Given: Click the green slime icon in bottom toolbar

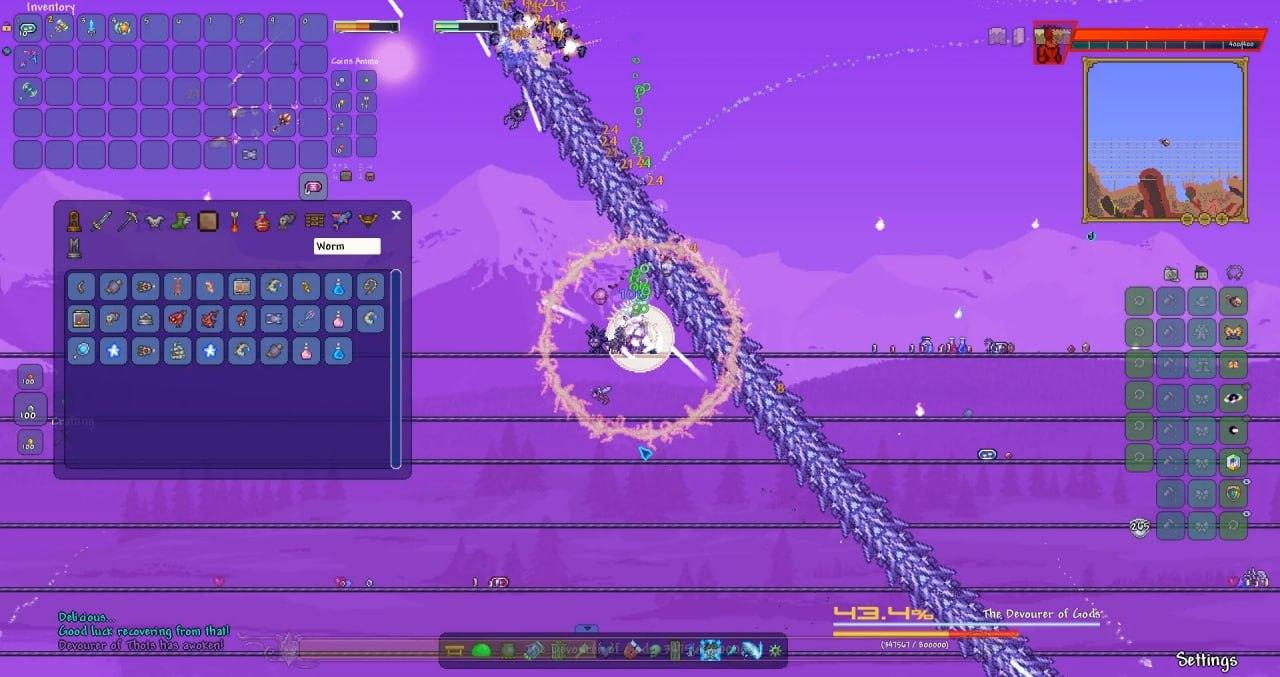Looking at the screenshot, I should tap(481, 651).
